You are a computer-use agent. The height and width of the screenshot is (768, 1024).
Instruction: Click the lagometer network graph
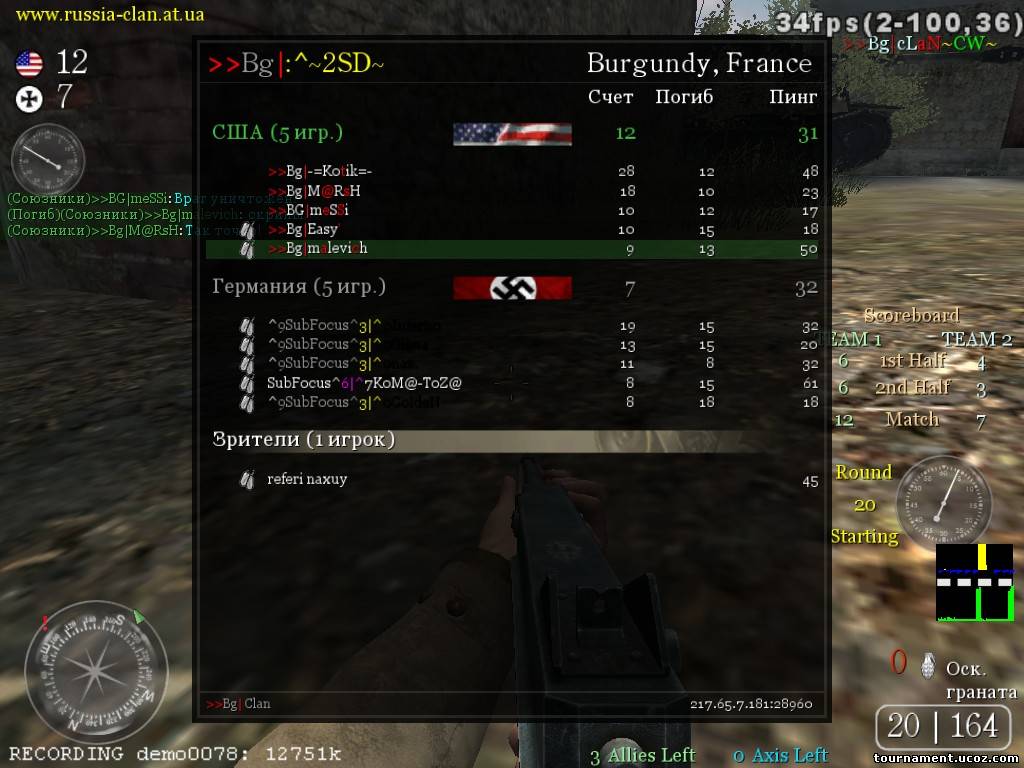(x=975, y=583)
